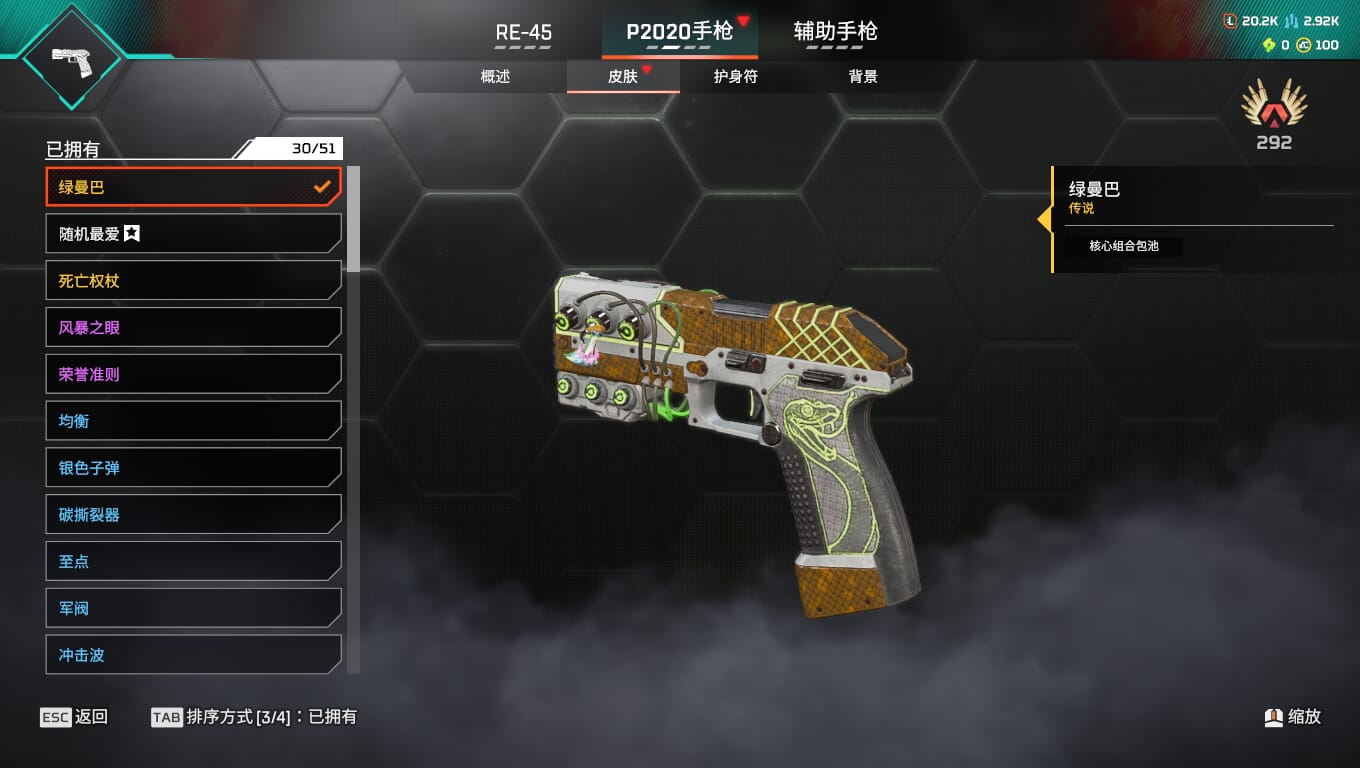Select the 绿曼巴 skin in the list
The width and height of the screenshot is (1360, 768).
[193, 187]
